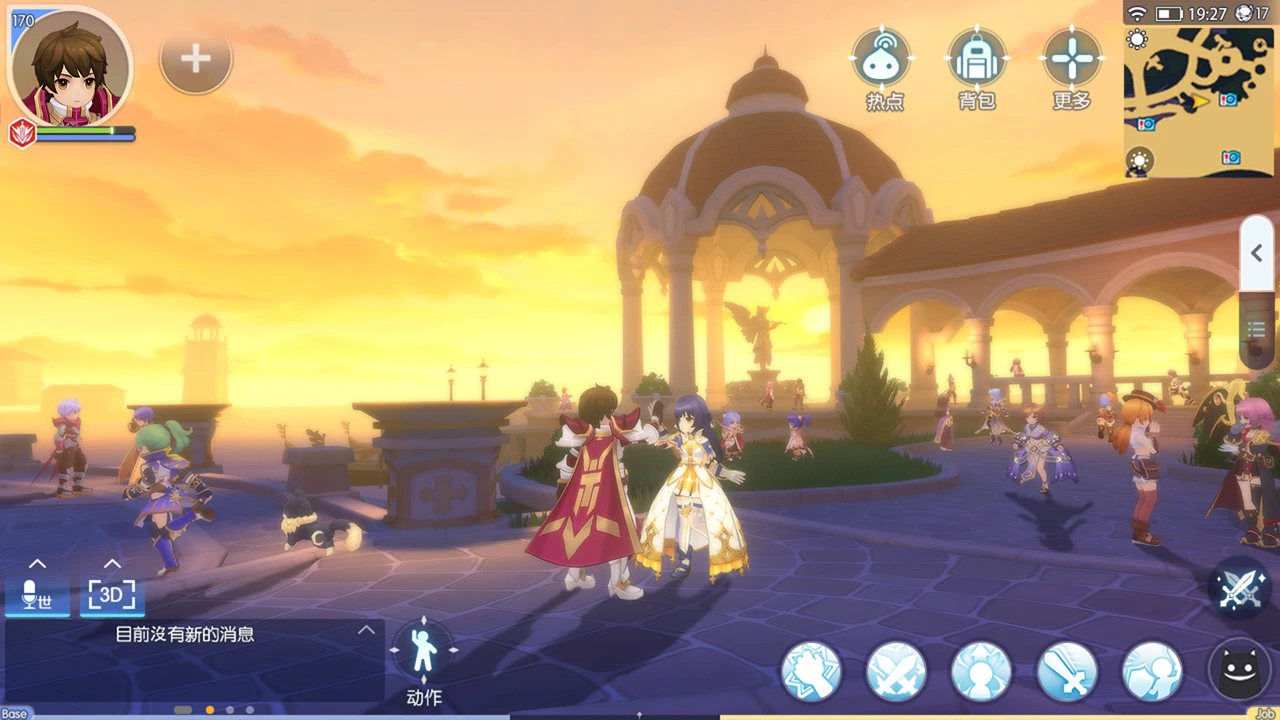Activate the raised fist skill
The image size is (1280, 720).
(811, 670)
